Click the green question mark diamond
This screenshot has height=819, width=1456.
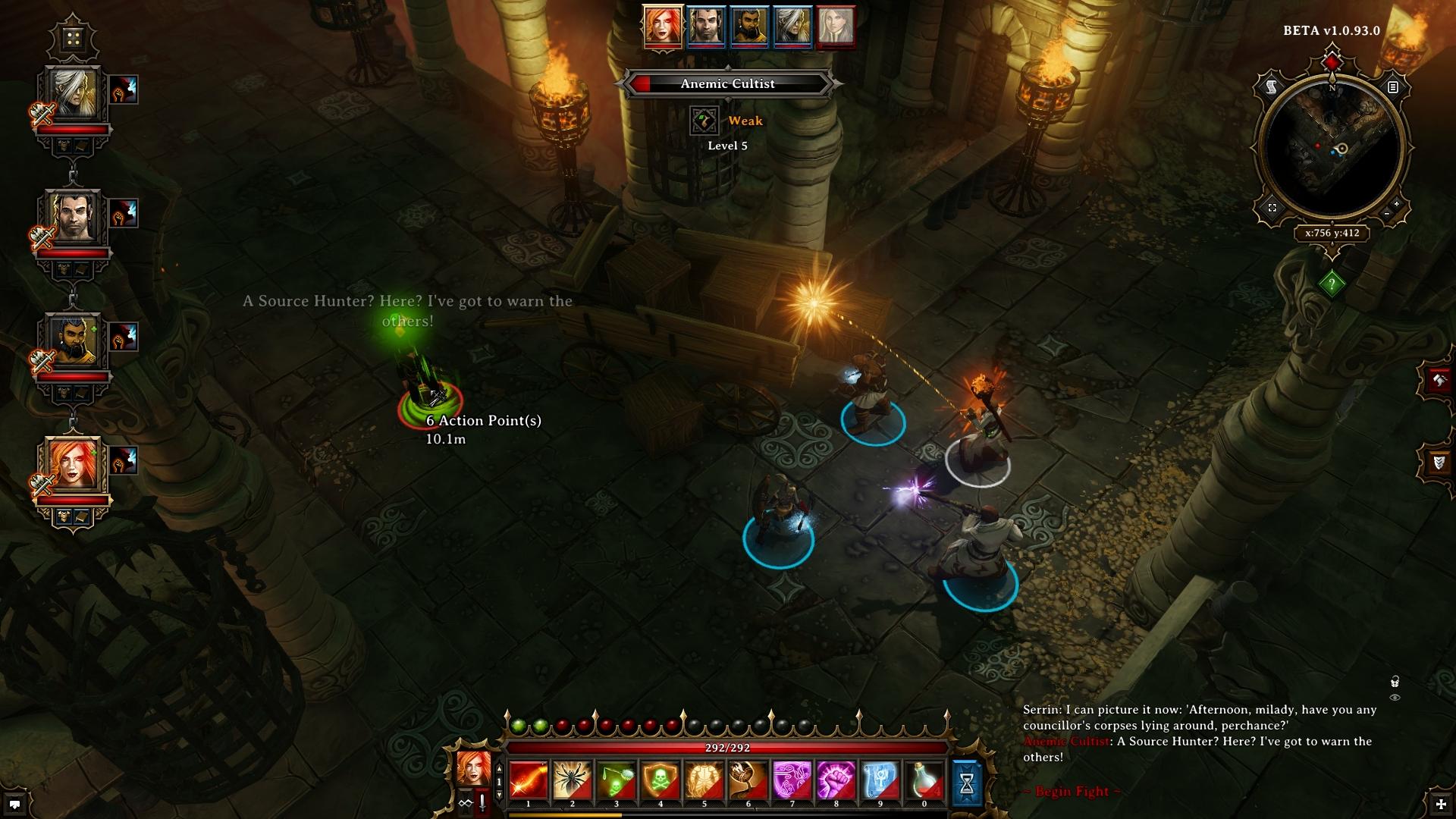(x=1332, y=284)
